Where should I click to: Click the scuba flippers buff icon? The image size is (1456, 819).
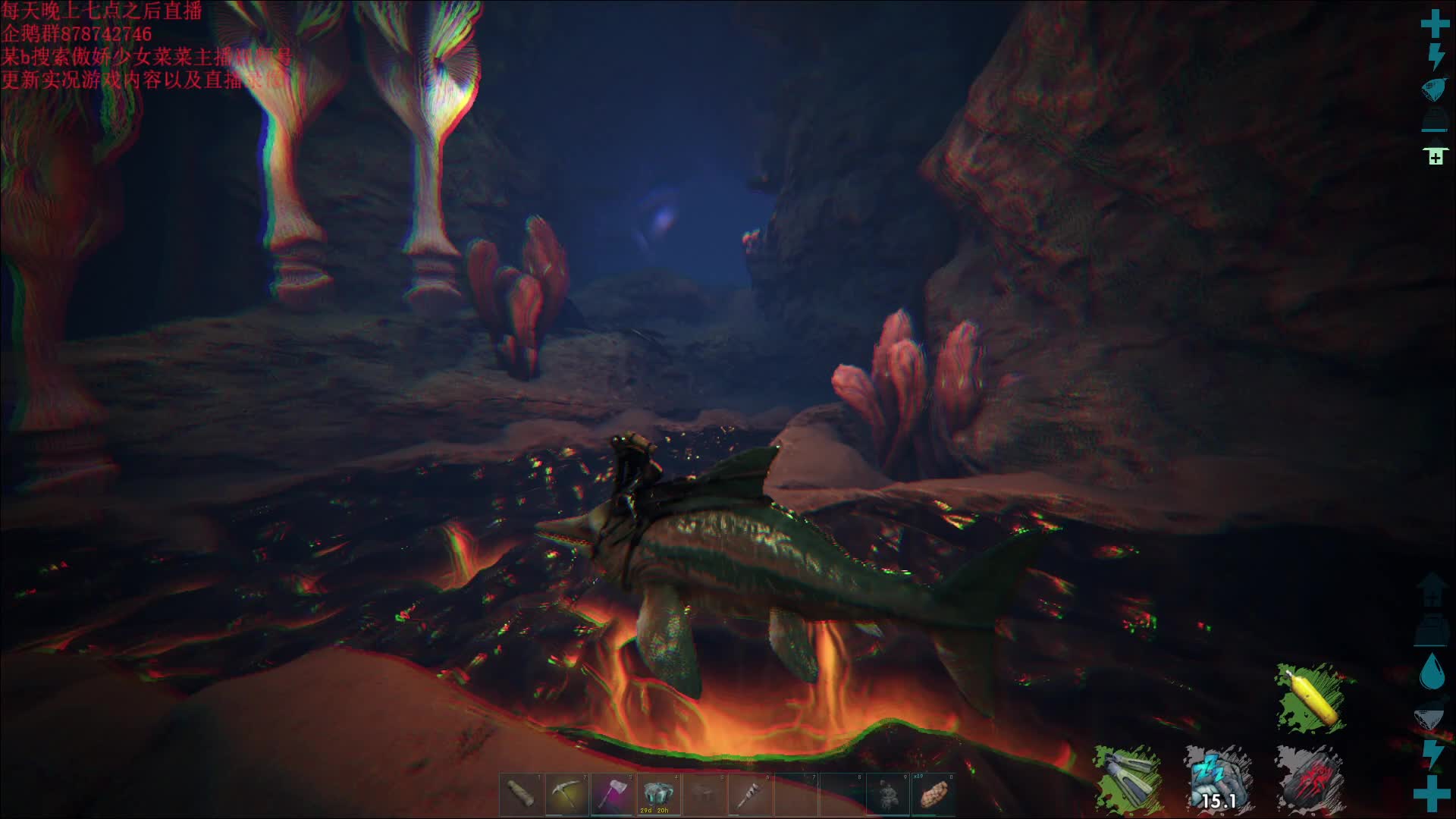1127,779
